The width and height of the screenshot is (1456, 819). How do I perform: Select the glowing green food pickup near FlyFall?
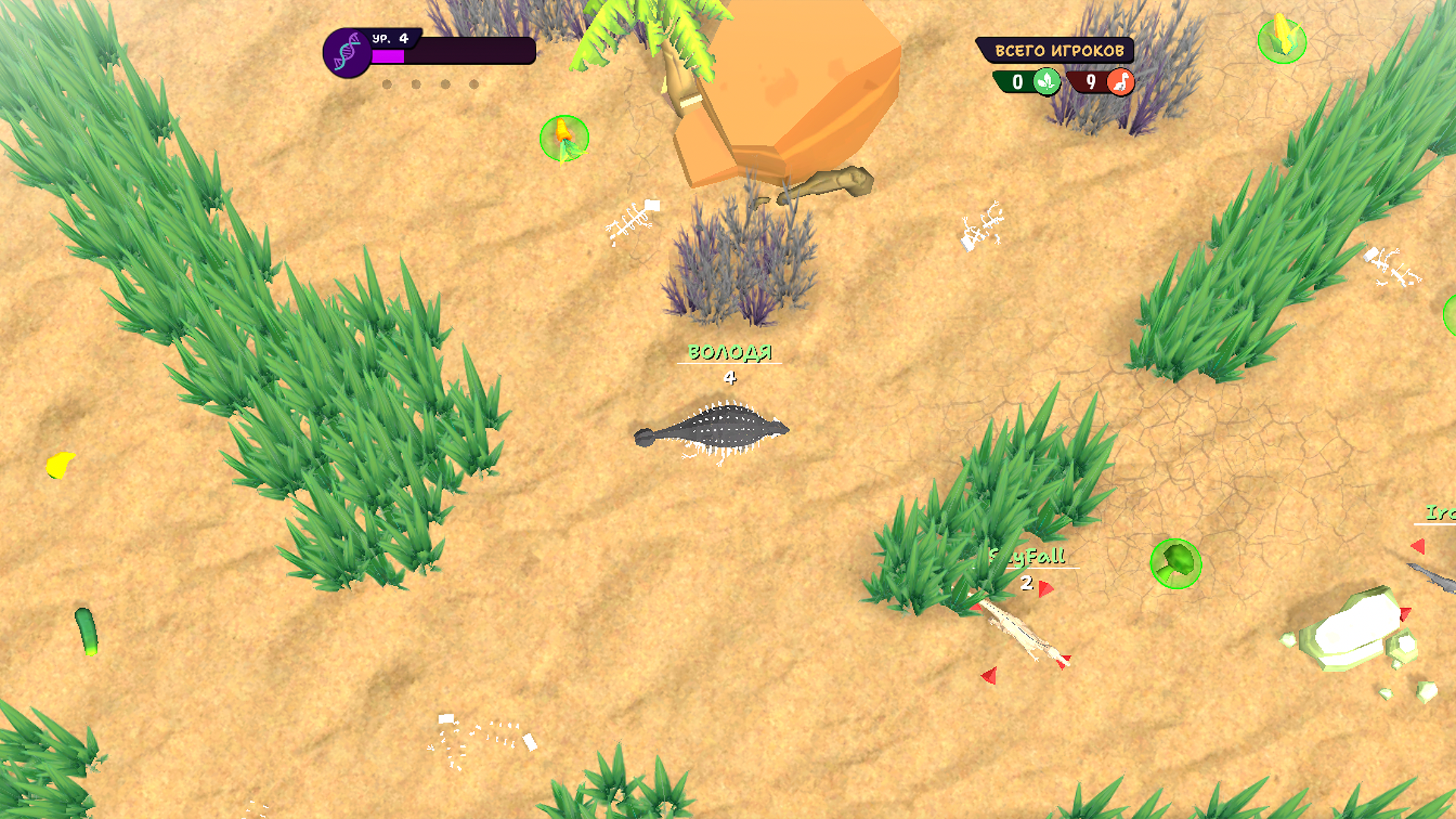(1176, 565)
